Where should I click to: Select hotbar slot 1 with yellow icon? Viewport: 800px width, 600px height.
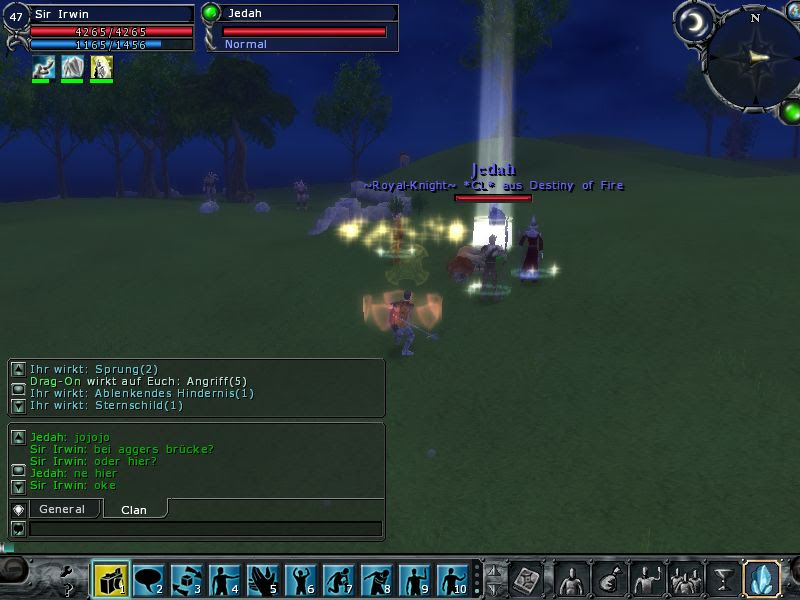(x=111, y=580)
